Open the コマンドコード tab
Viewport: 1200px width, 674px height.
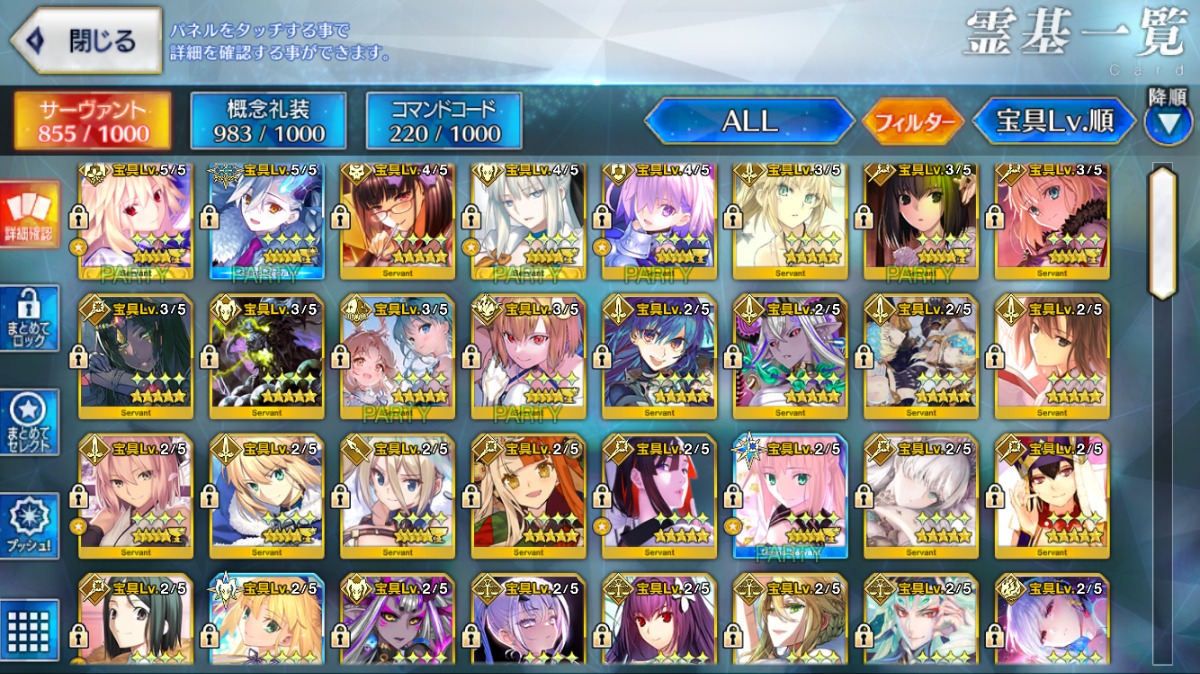[x=444, y=122]
